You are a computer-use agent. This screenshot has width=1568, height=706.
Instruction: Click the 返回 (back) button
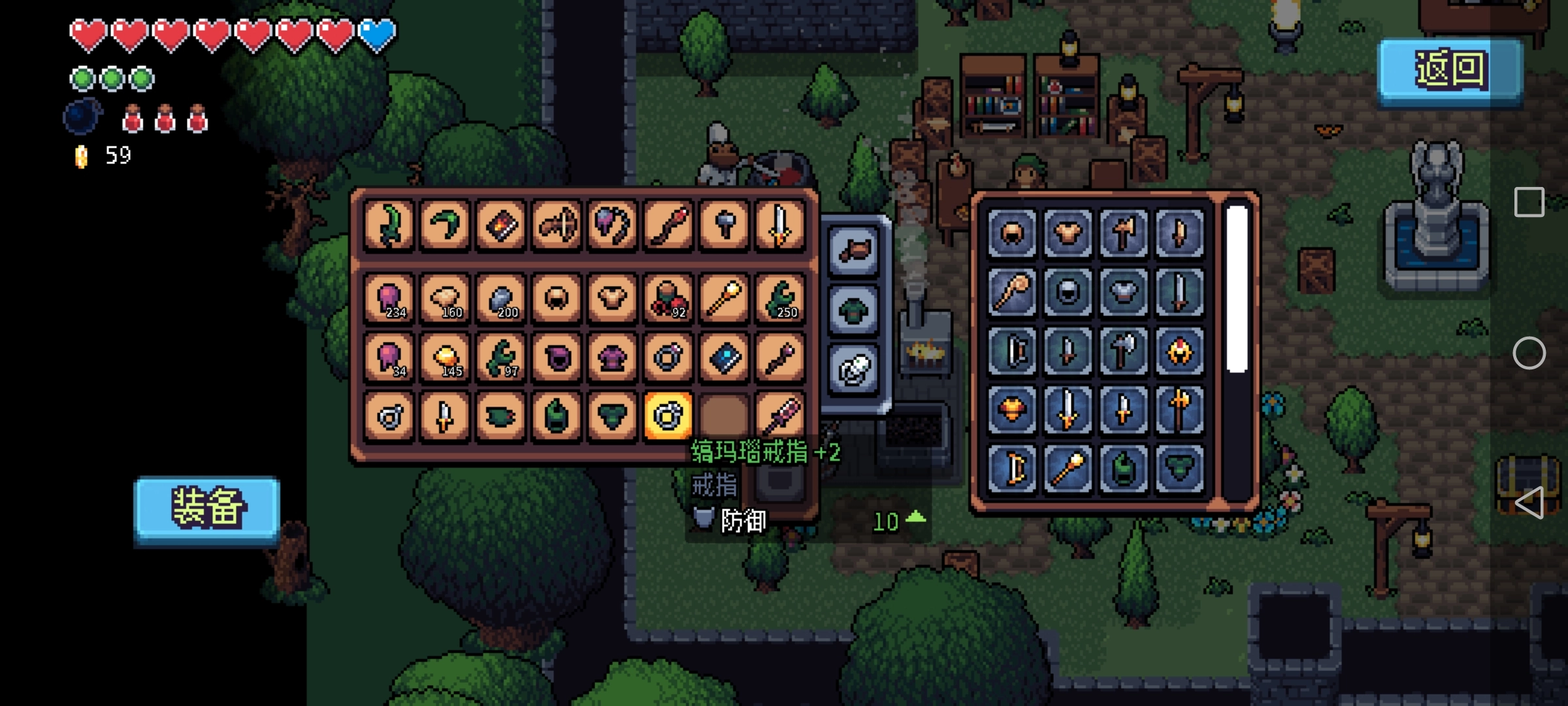[x=1450, y=71]
